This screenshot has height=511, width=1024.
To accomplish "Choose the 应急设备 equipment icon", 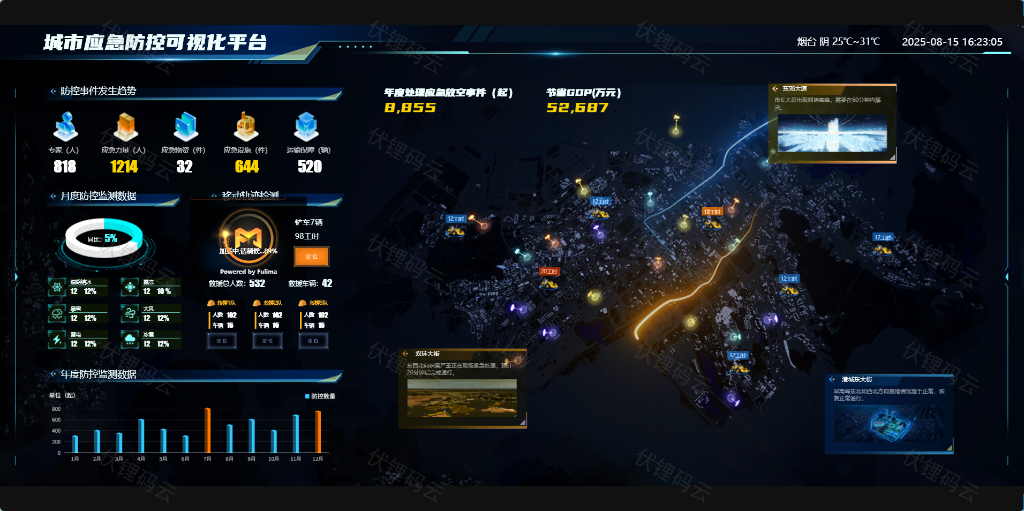I will tap(246, 127).
